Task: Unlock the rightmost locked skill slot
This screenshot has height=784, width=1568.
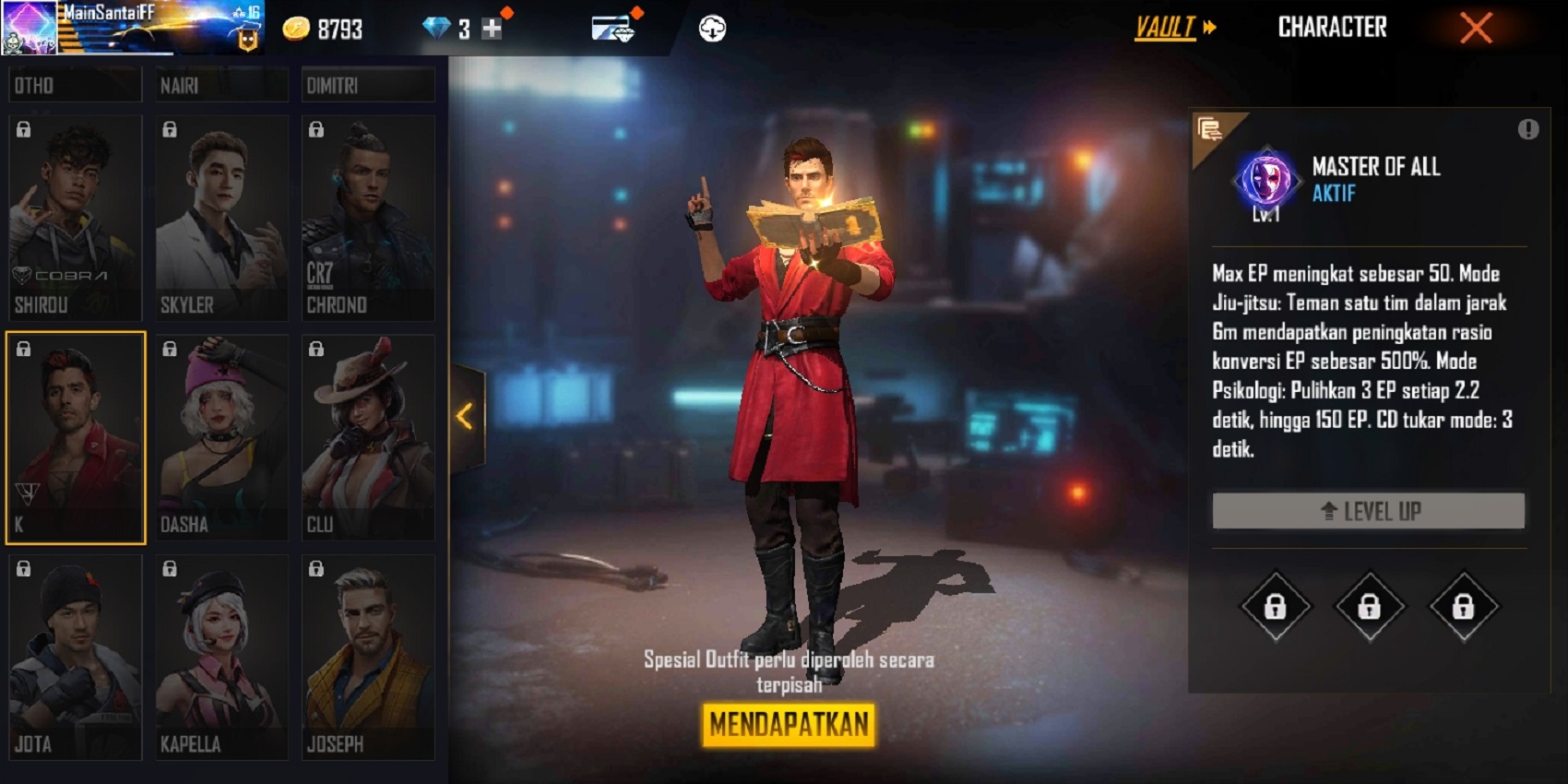Action: (x=1464, y=608)
